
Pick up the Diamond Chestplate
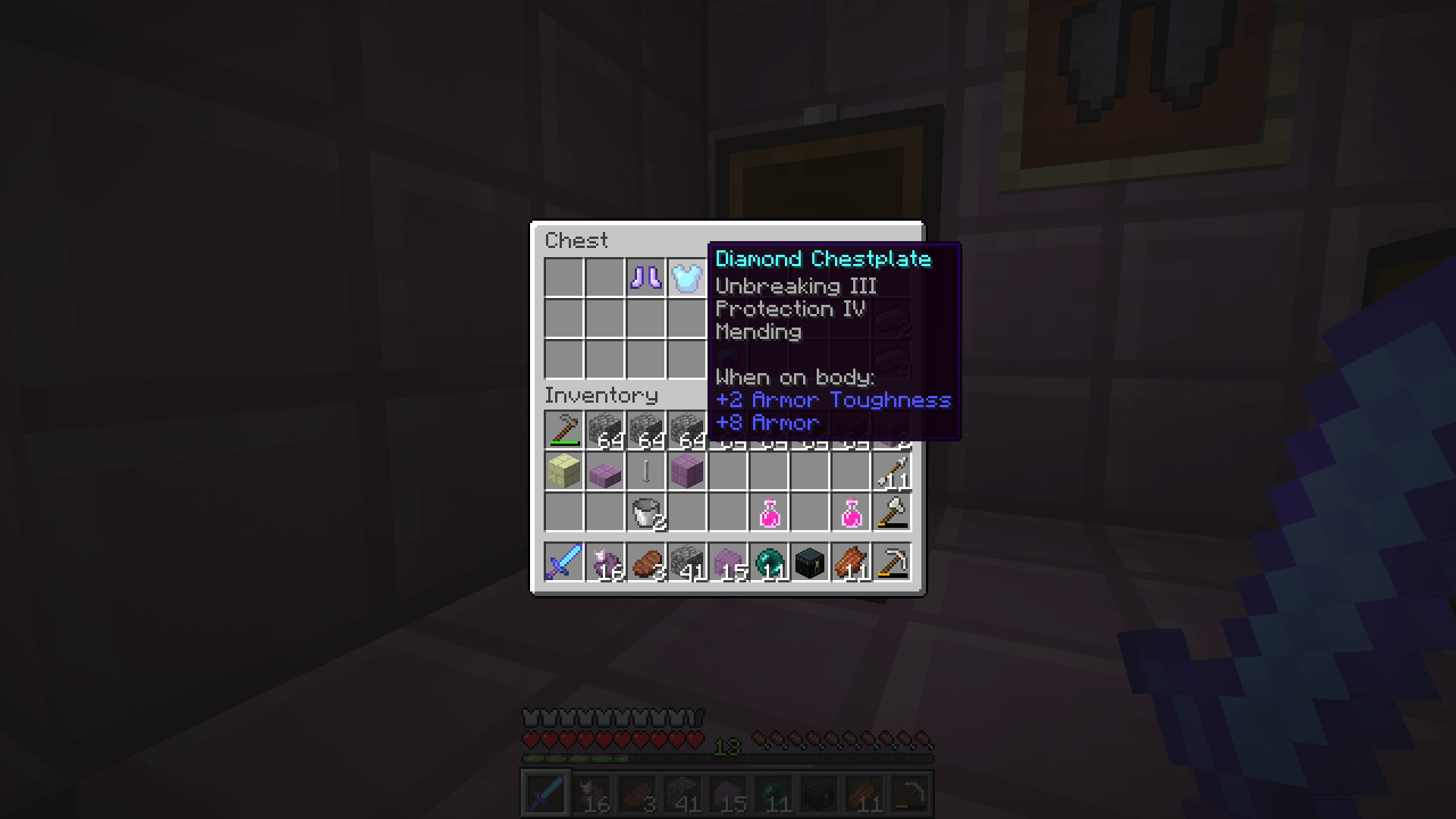(687, 278)
